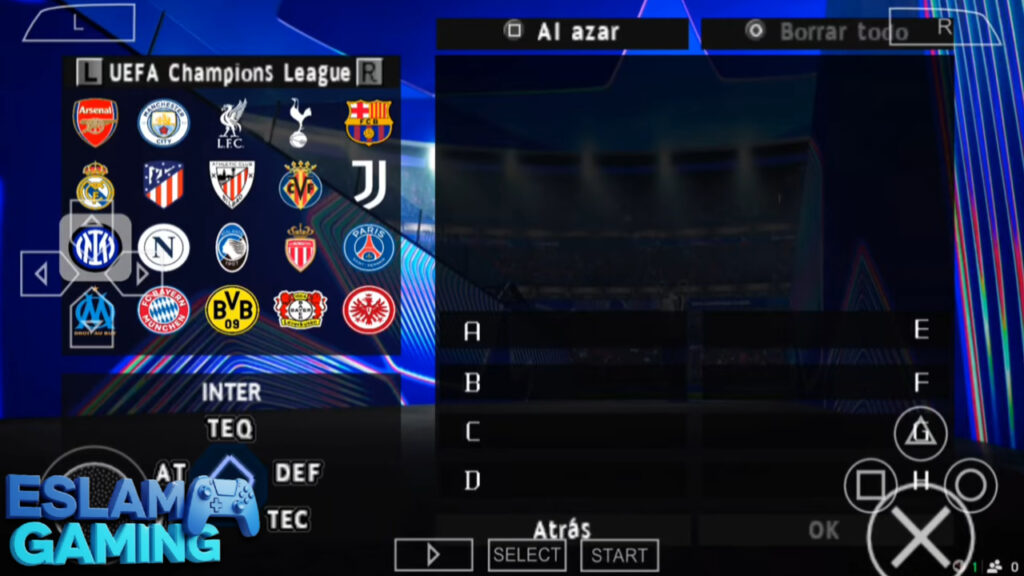Select the Bayer Leverkusen crest

299,310
